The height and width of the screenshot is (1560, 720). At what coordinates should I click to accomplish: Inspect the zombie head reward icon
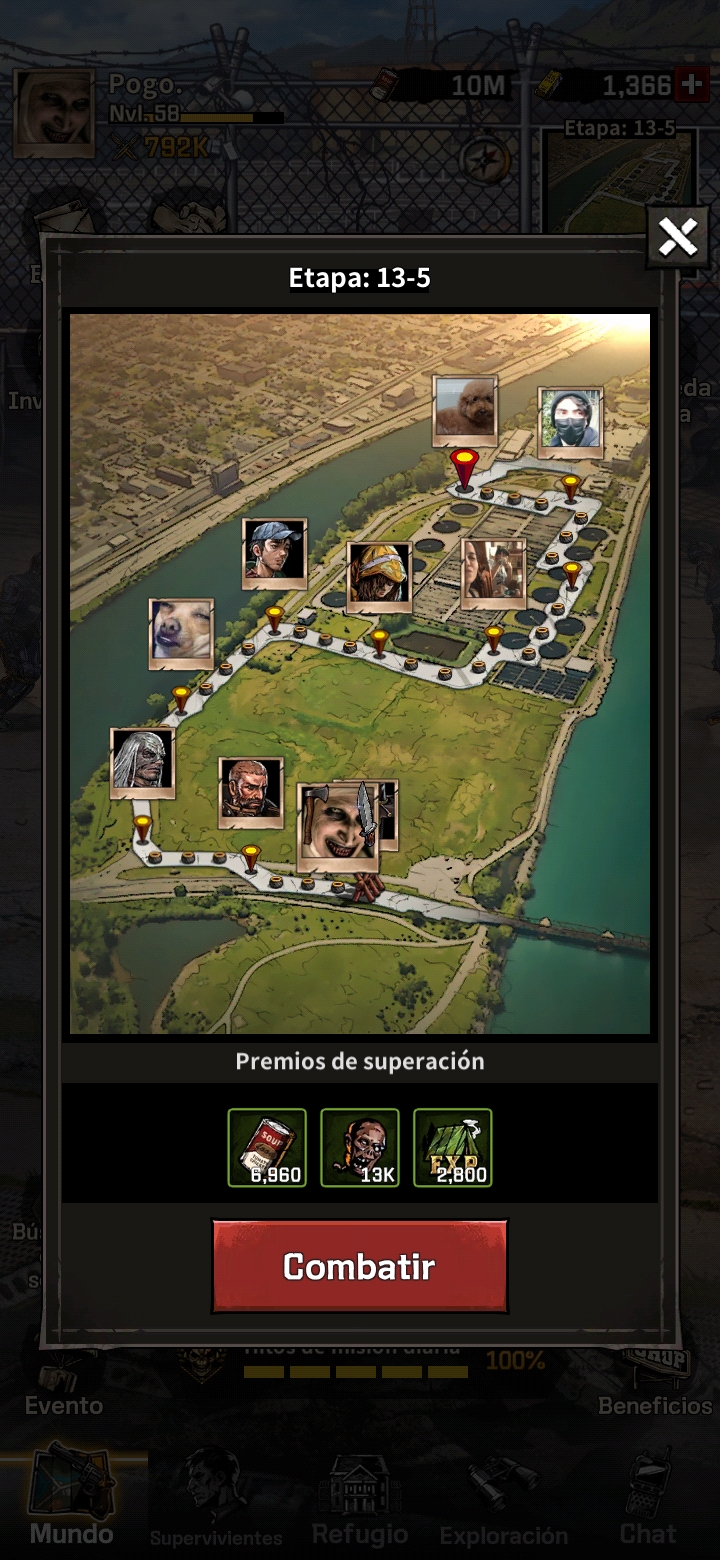point(360,1147)
